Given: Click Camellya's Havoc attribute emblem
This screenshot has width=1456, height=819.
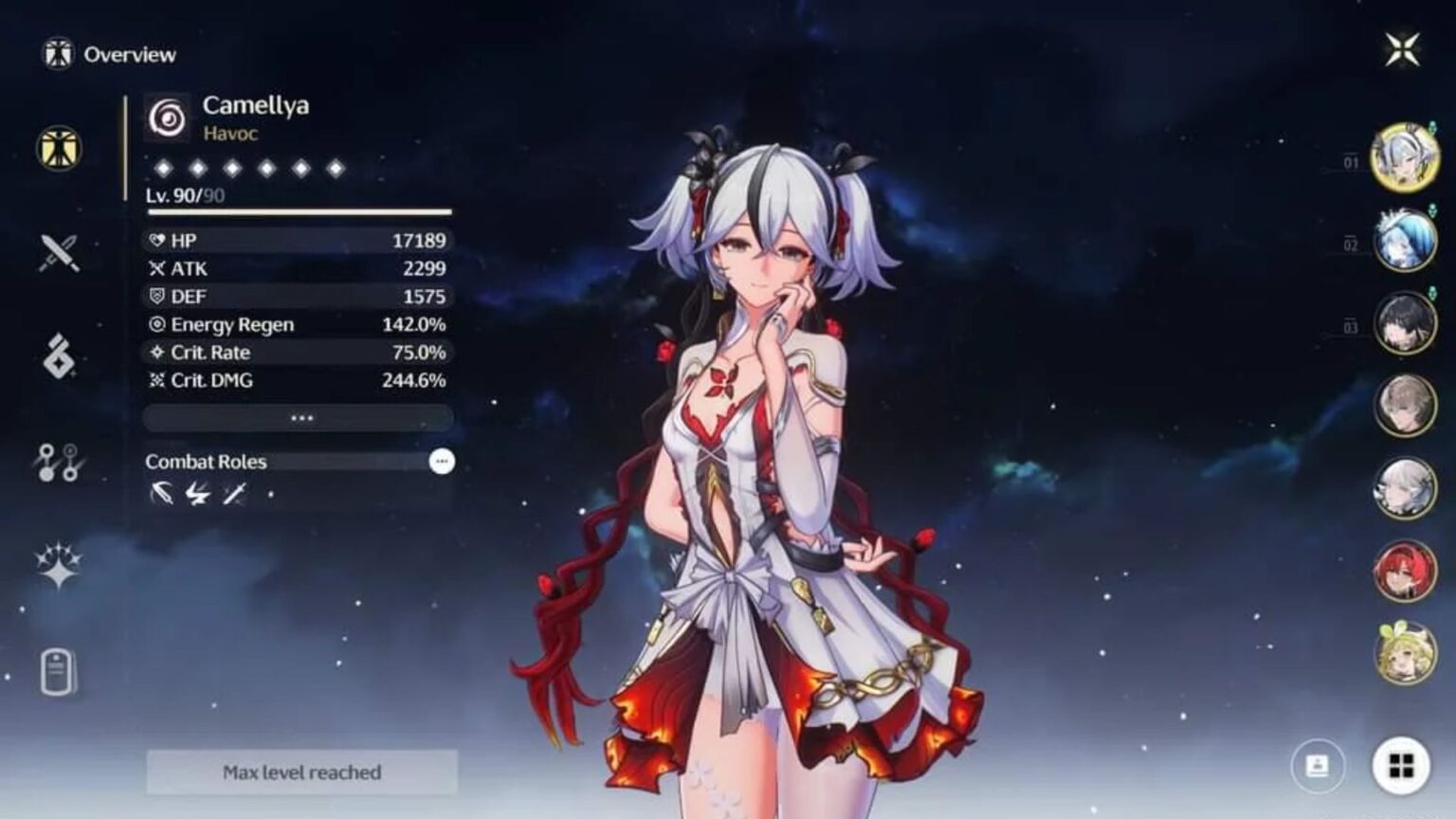Looking at the screenshot, I should click(166, 116).
